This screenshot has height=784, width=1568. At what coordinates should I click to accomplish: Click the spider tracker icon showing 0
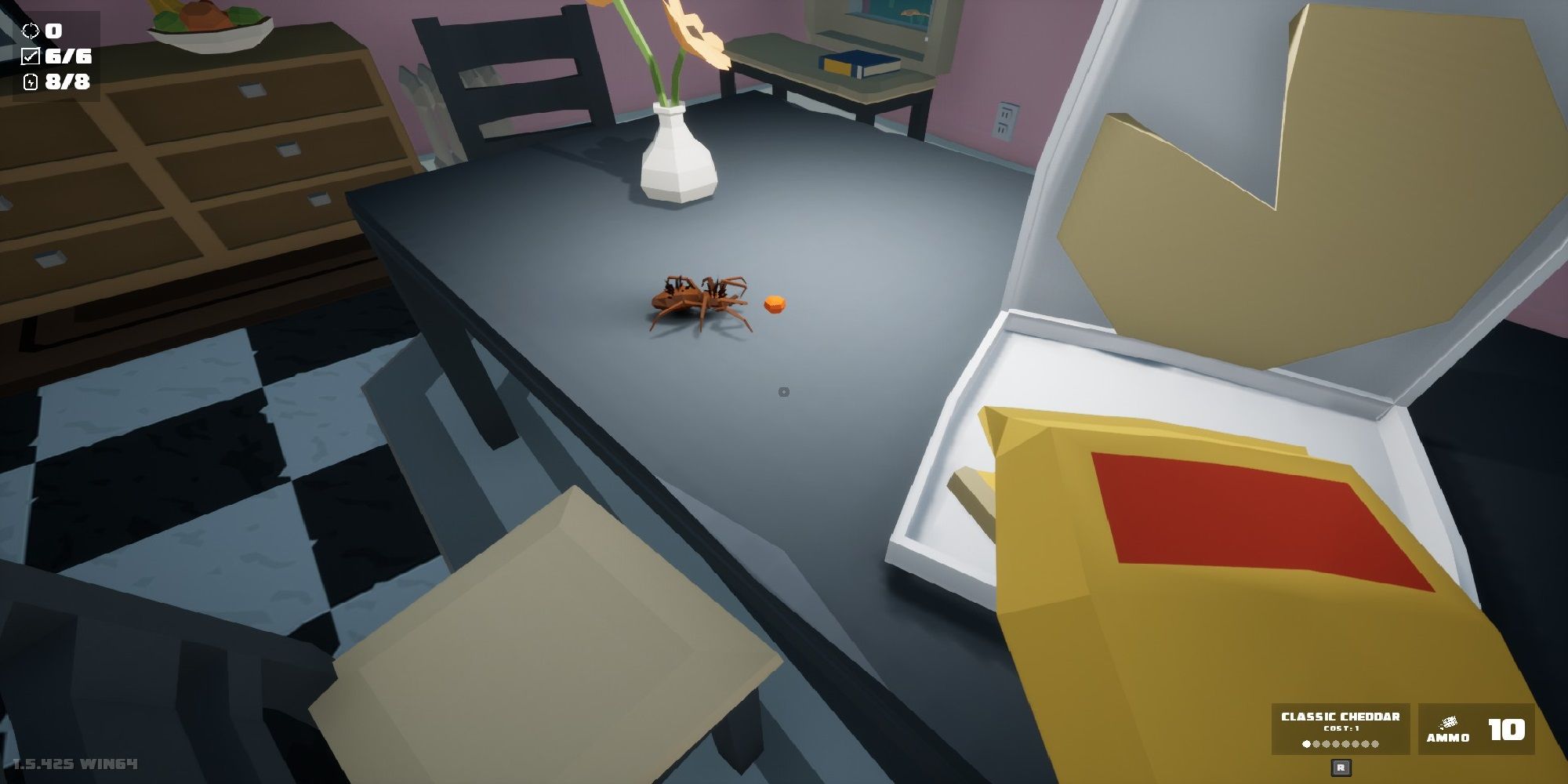(31, 30)
